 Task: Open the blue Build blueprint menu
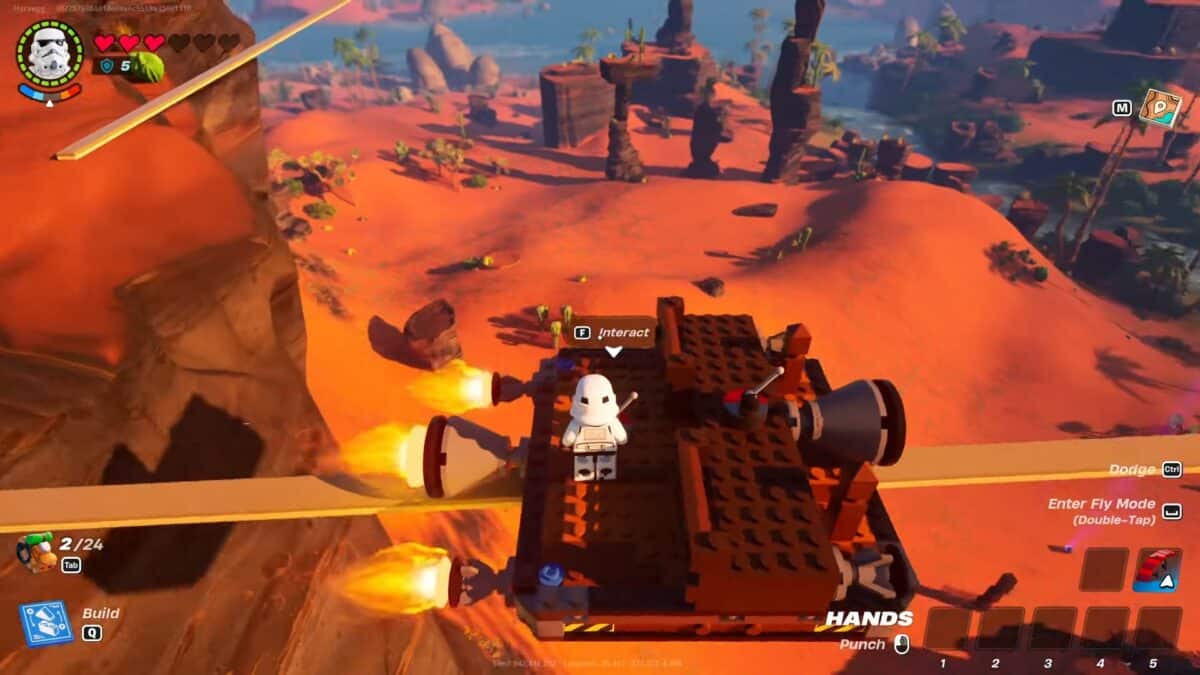[46, 622]
